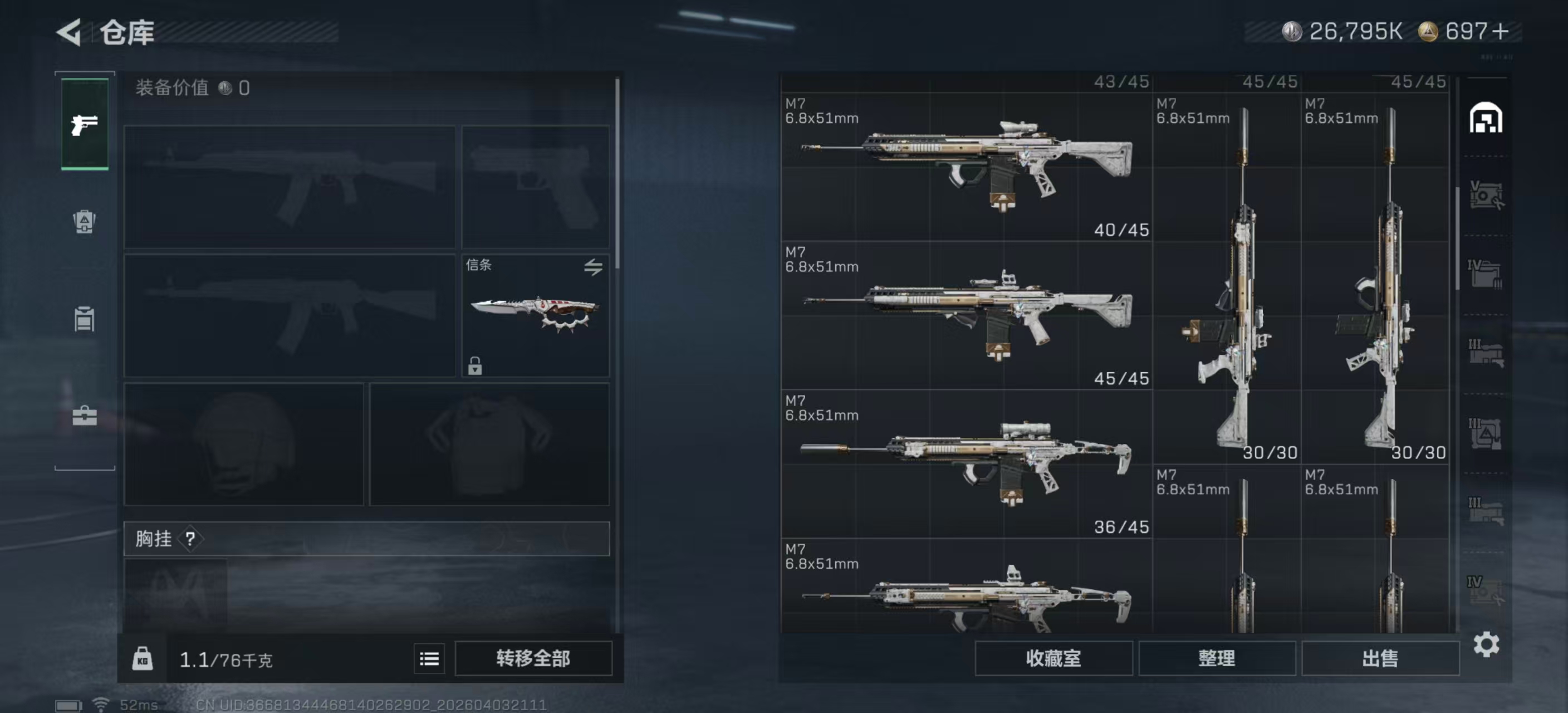This screenshot has height=713, width=1568.
Task: Transfer everything with 转移全部
Action: click(x=533, y=658)
